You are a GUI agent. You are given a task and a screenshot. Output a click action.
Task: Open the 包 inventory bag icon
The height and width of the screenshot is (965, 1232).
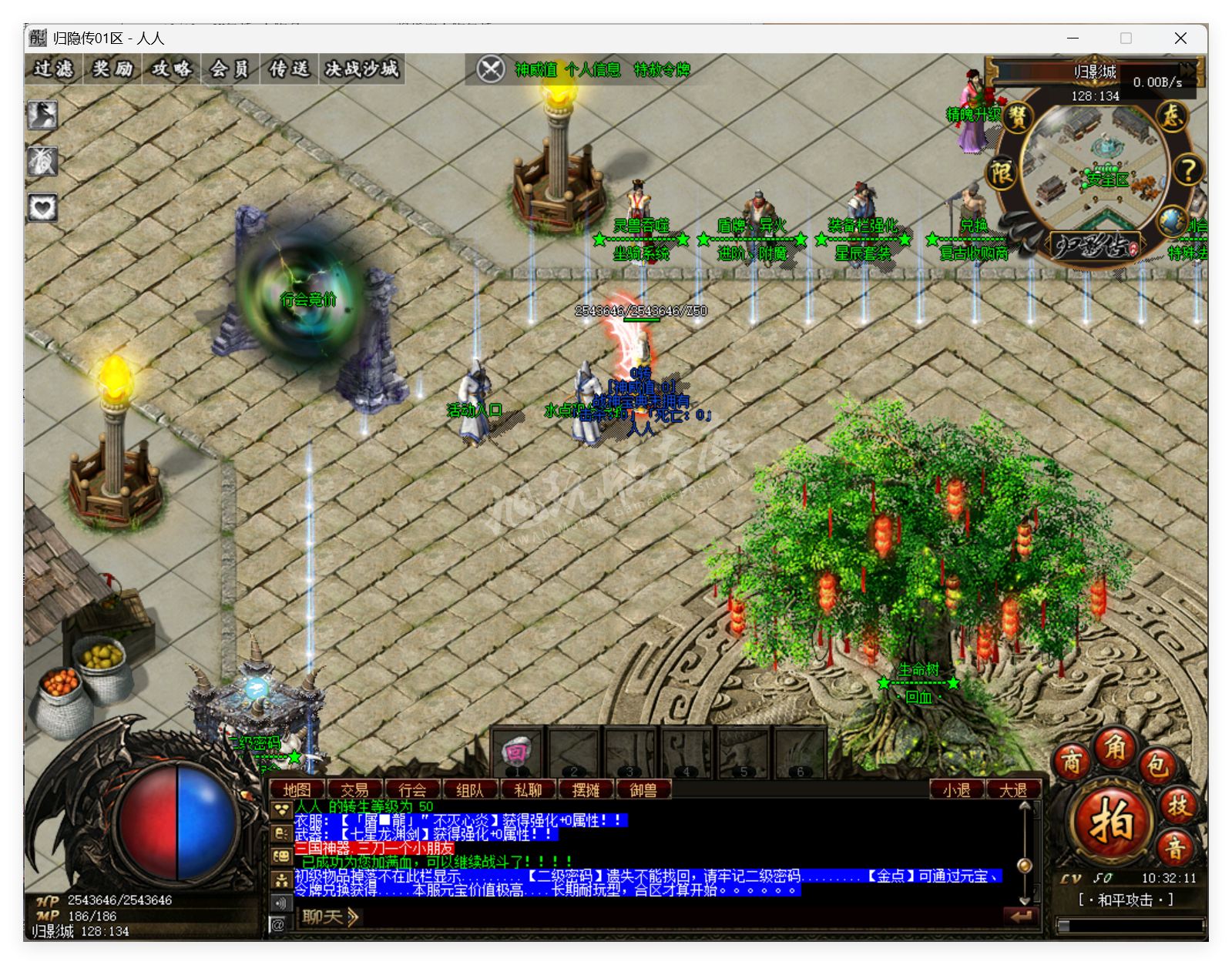click(1156, 766)
